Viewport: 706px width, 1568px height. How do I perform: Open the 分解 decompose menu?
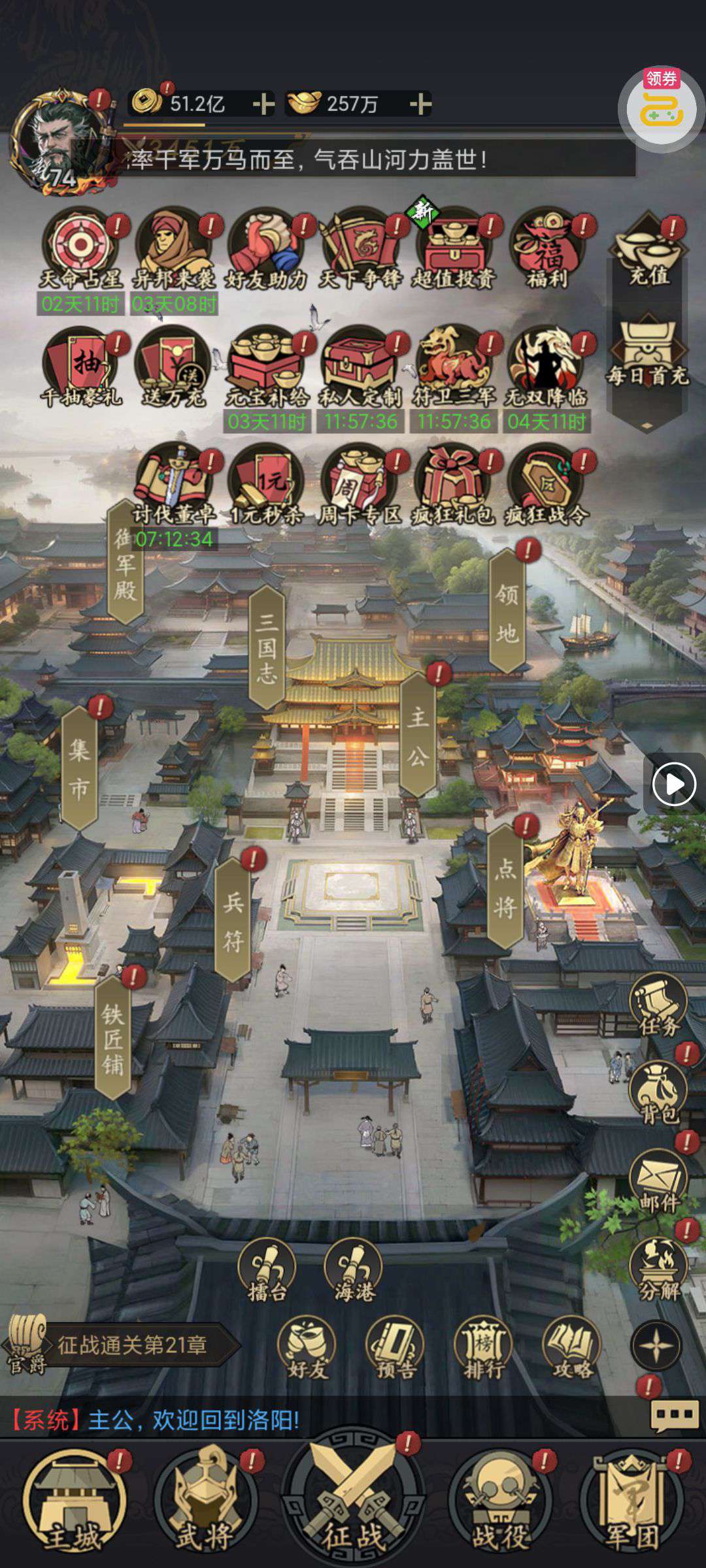coord(658,1269)
